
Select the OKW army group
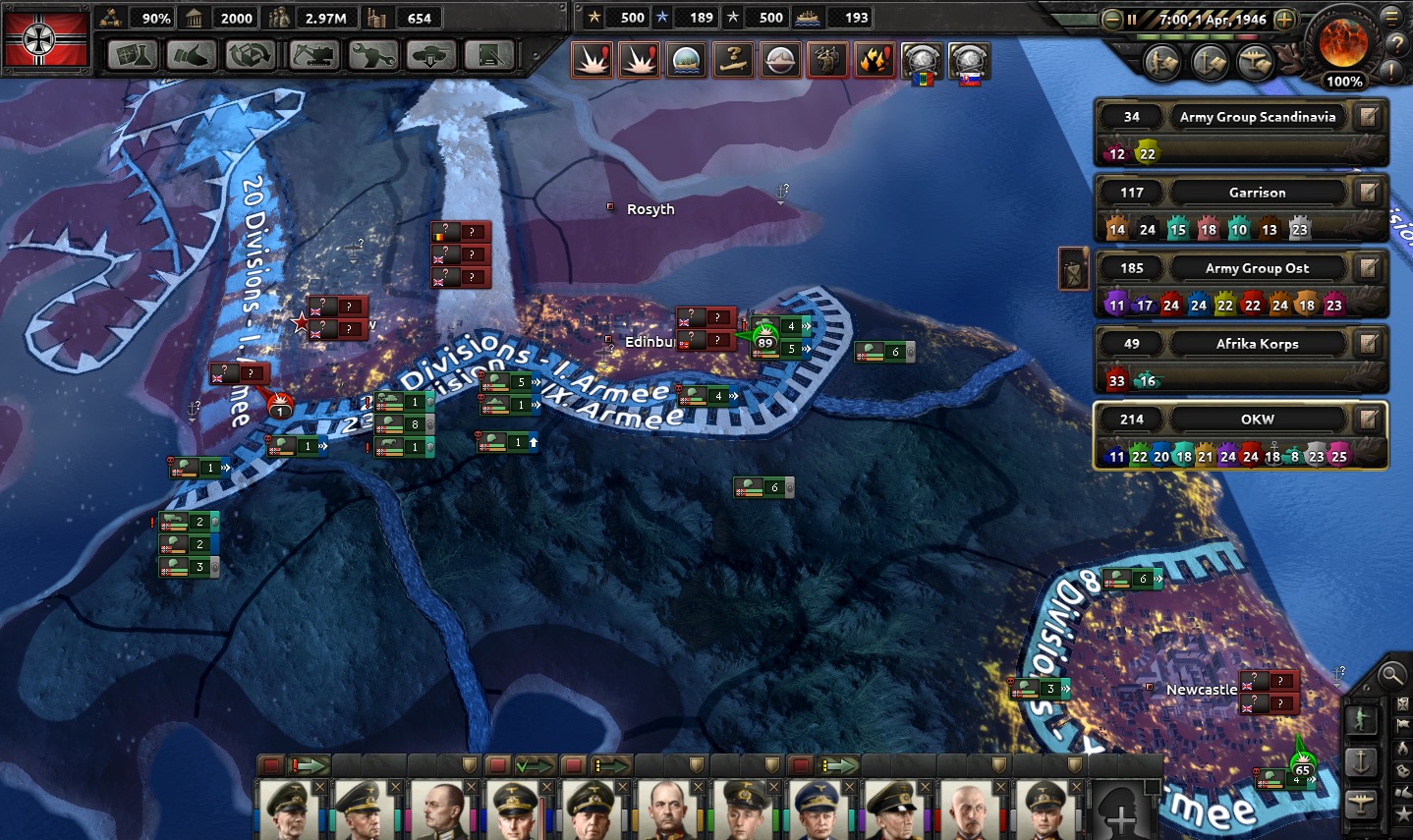tap(1257, 420)
